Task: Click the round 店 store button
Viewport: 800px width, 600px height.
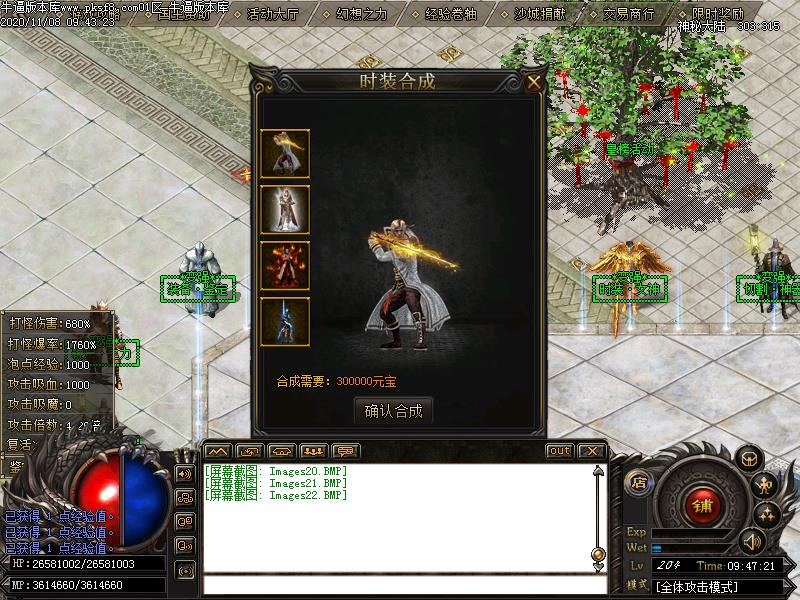Action: click(x=639, y=483)
